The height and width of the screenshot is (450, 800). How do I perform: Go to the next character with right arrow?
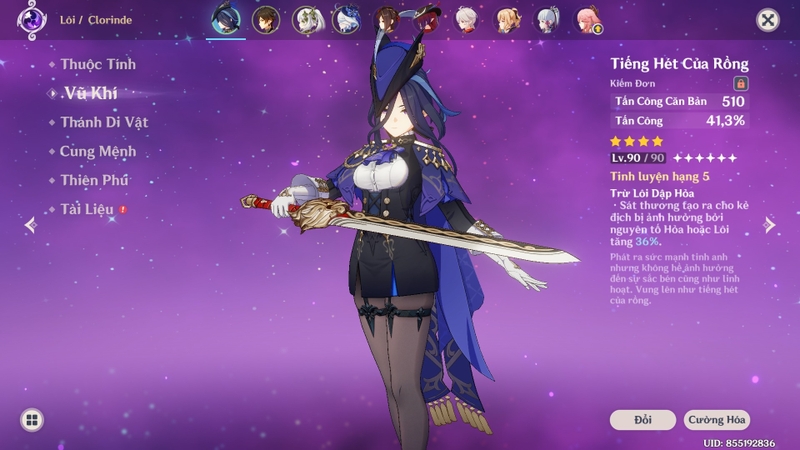point(770,226)
